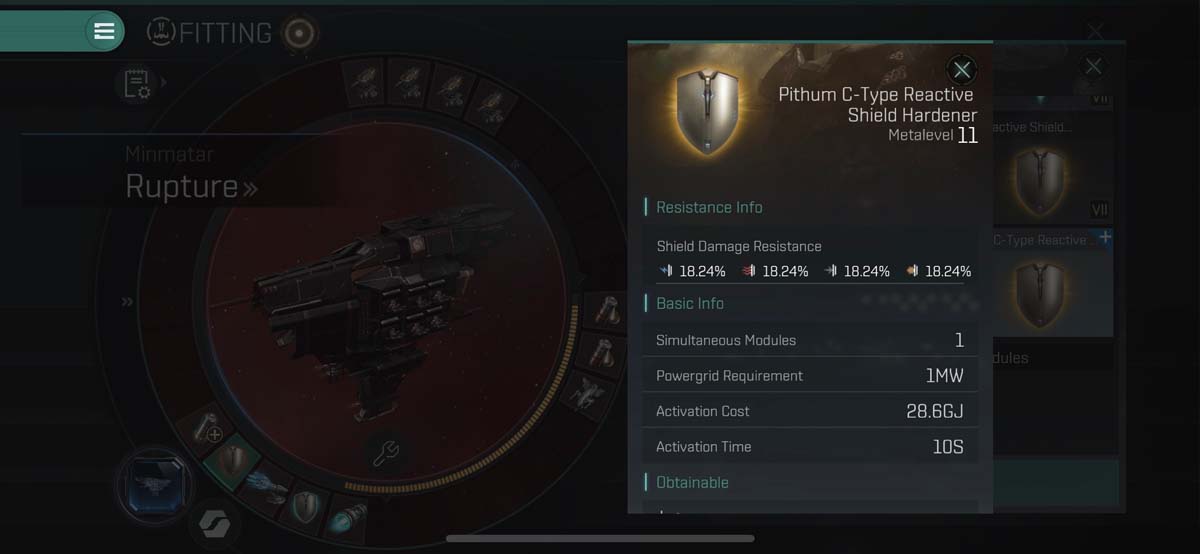Select the blue capsule module slot

[x=347, y=520]
